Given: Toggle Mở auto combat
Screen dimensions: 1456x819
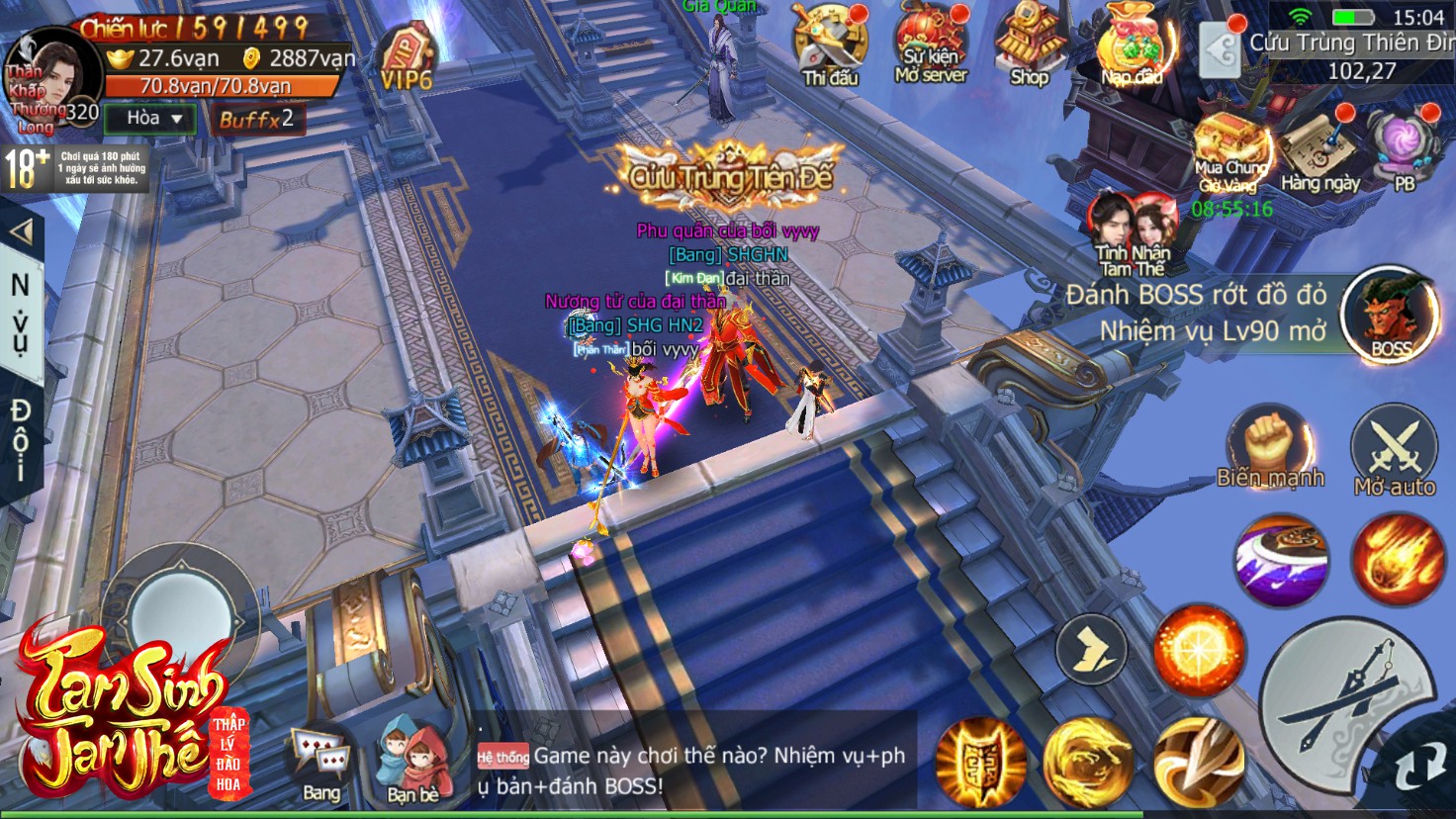Looking at the screenshot, I should pyautogui.click(x=1395, y=450).
